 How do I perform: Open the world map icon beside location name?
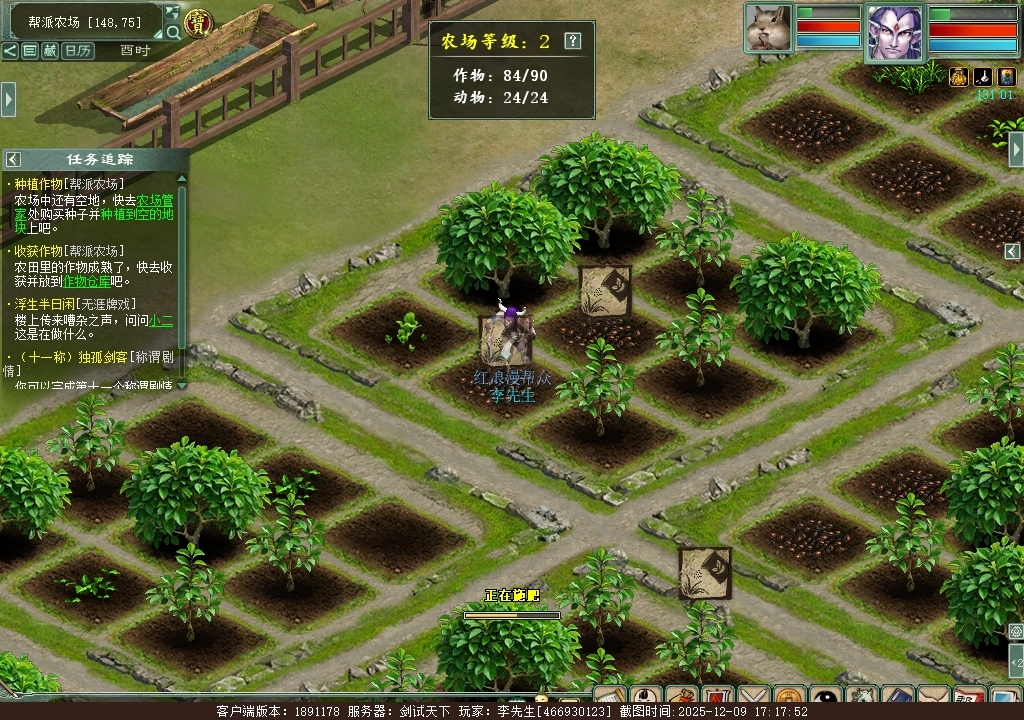[x=172, y=14]
